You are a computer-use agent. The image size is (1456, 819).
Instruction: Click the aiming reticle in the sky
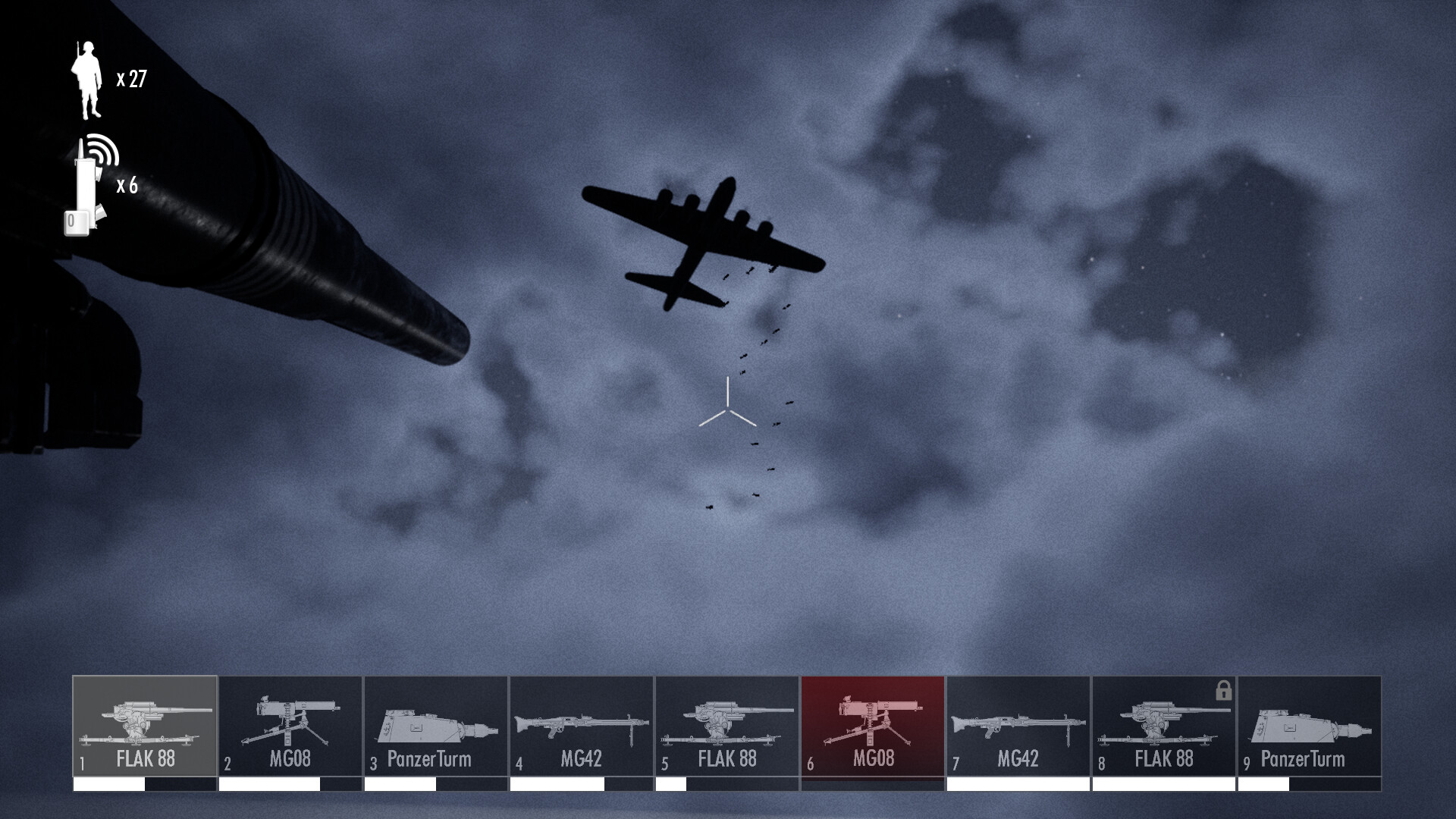[x=729, y=407]
